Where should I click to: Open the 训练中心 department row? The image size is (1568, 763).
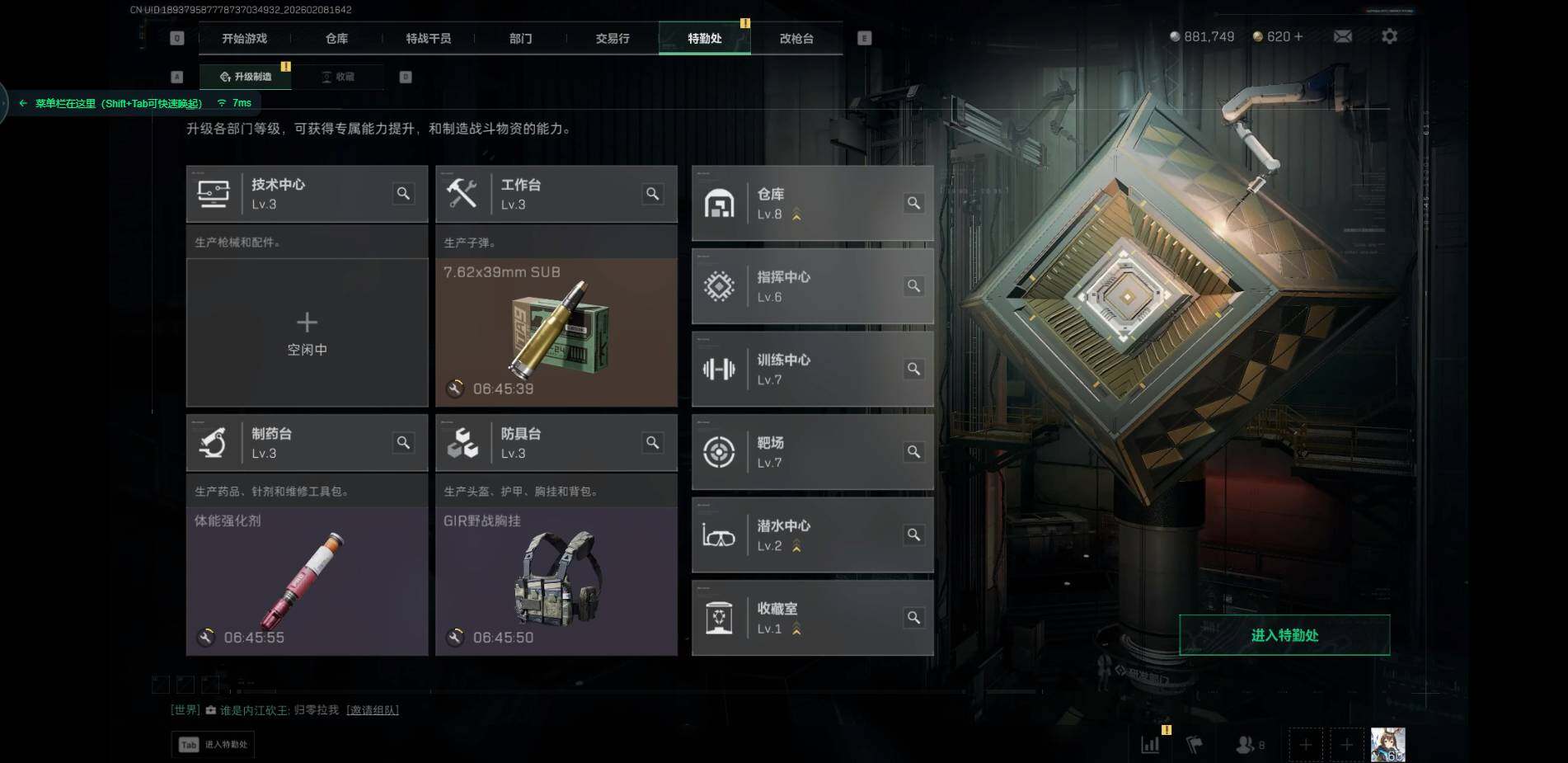pyautogui.click(x=812, y=370)
